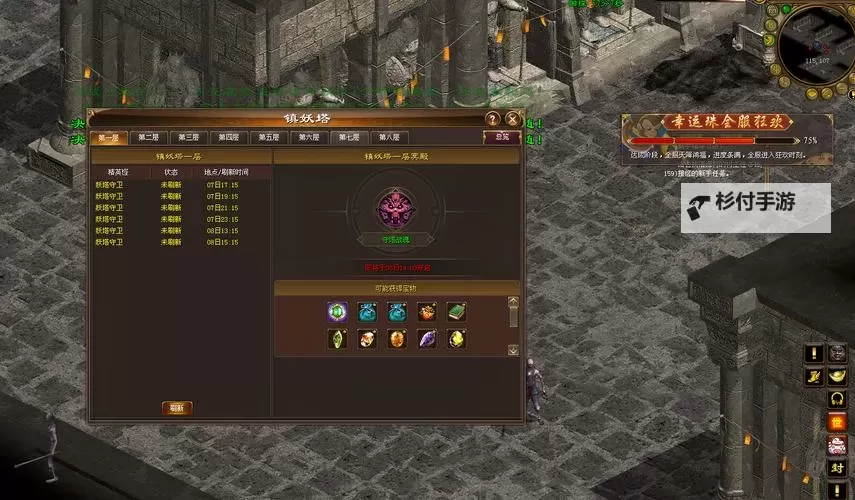The image size is (855, 500).
Task: Click the headphones icon
Action: click(837, 399)
